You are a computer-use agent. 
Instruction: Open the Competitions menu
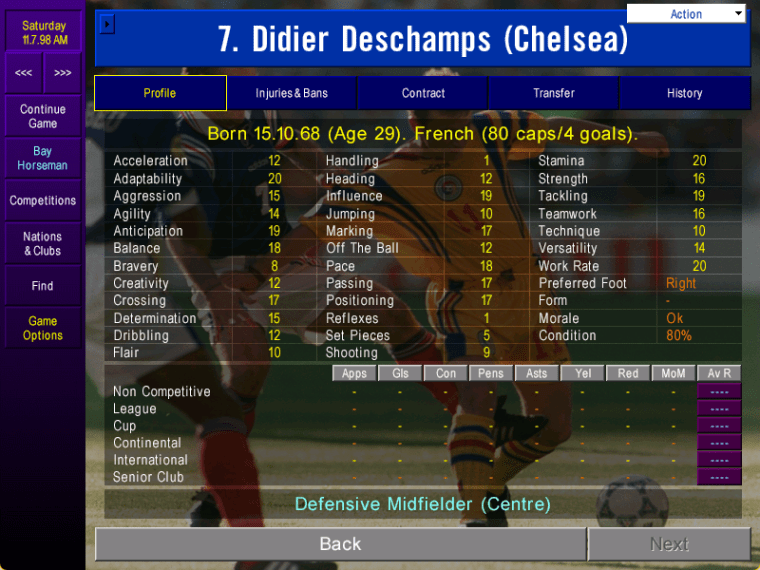(x=43, y=201)
